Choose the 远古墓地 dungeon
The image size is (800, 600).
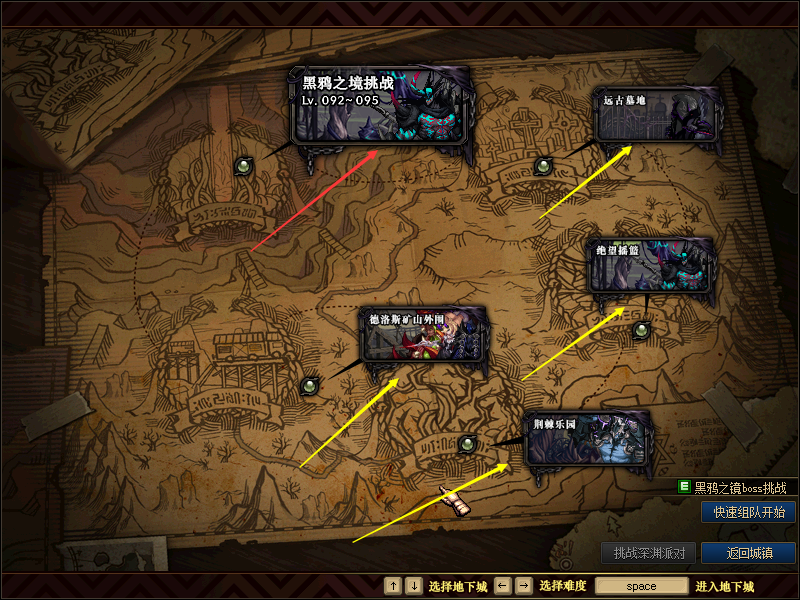click(658, 115)
